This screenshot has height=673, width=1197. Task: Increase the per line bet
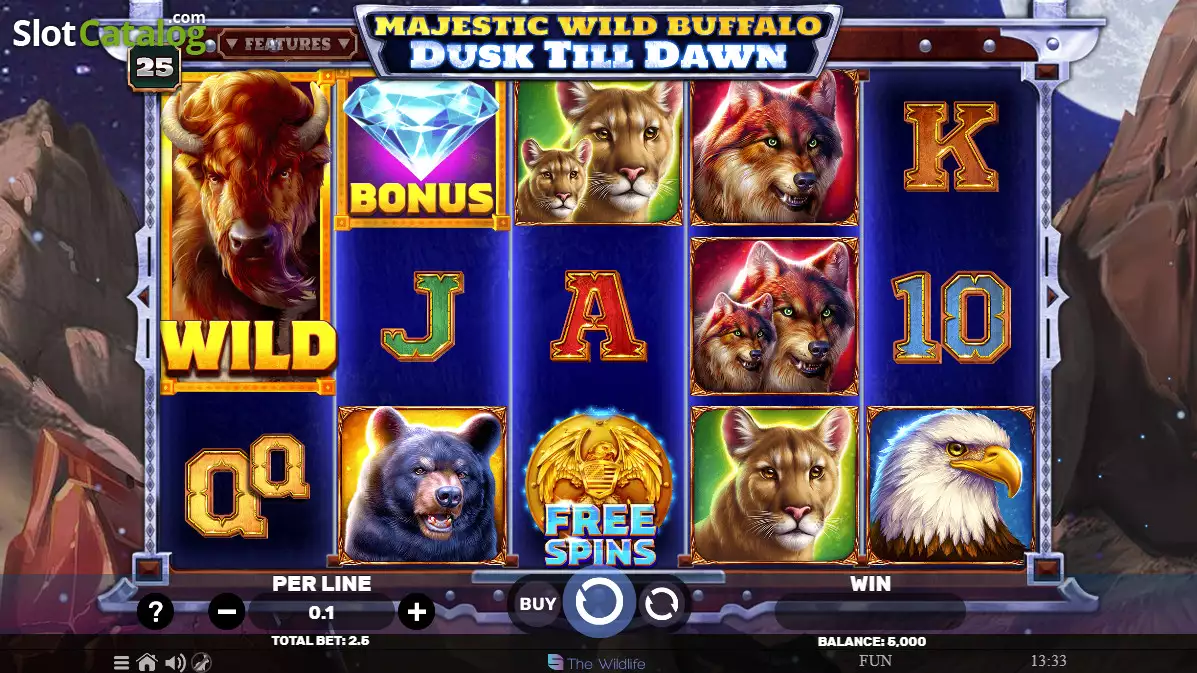click(x=416, y=612)
